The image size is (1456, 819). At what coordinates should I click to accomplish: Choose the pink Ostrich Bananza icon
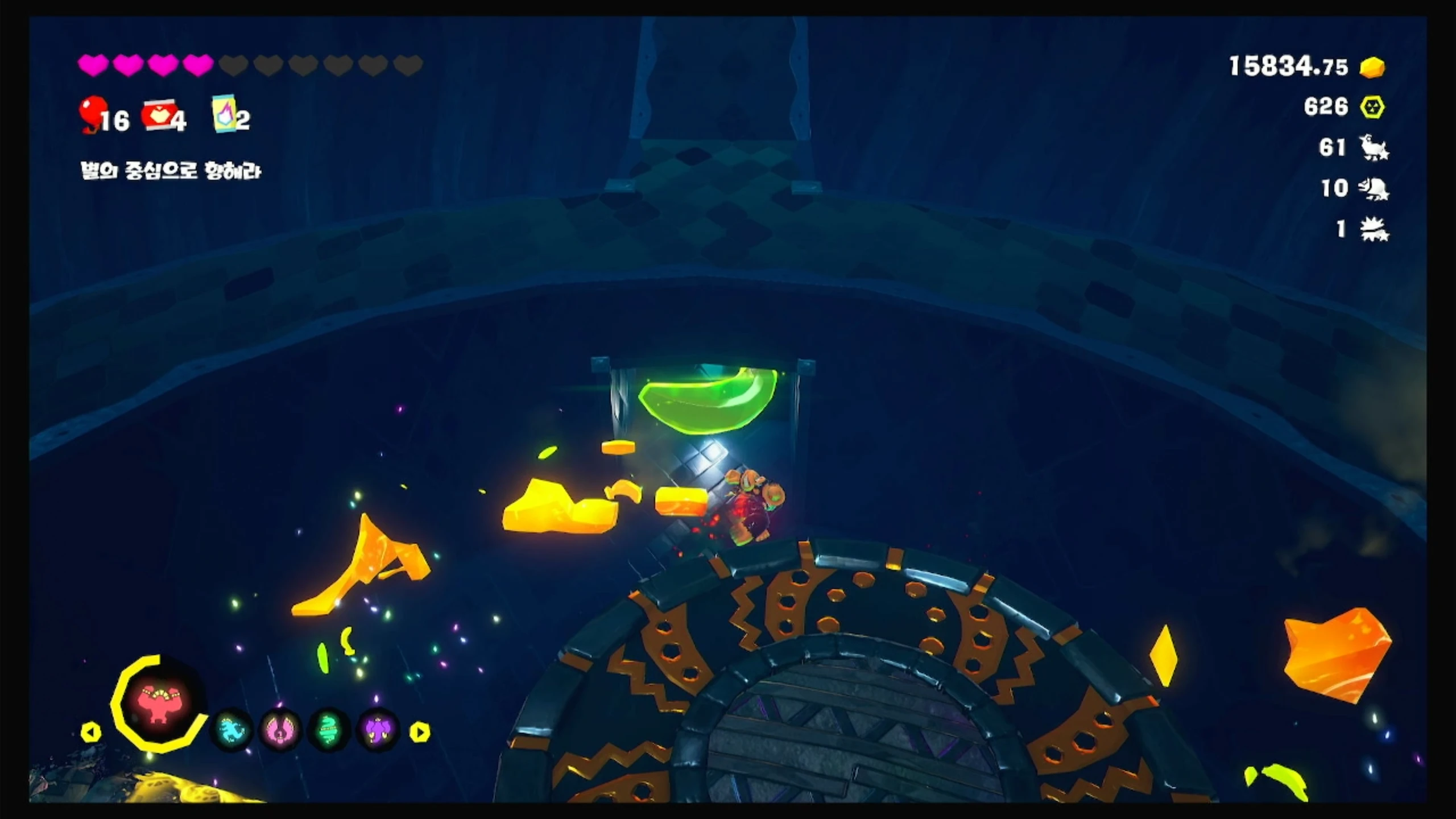coord(280,730)
